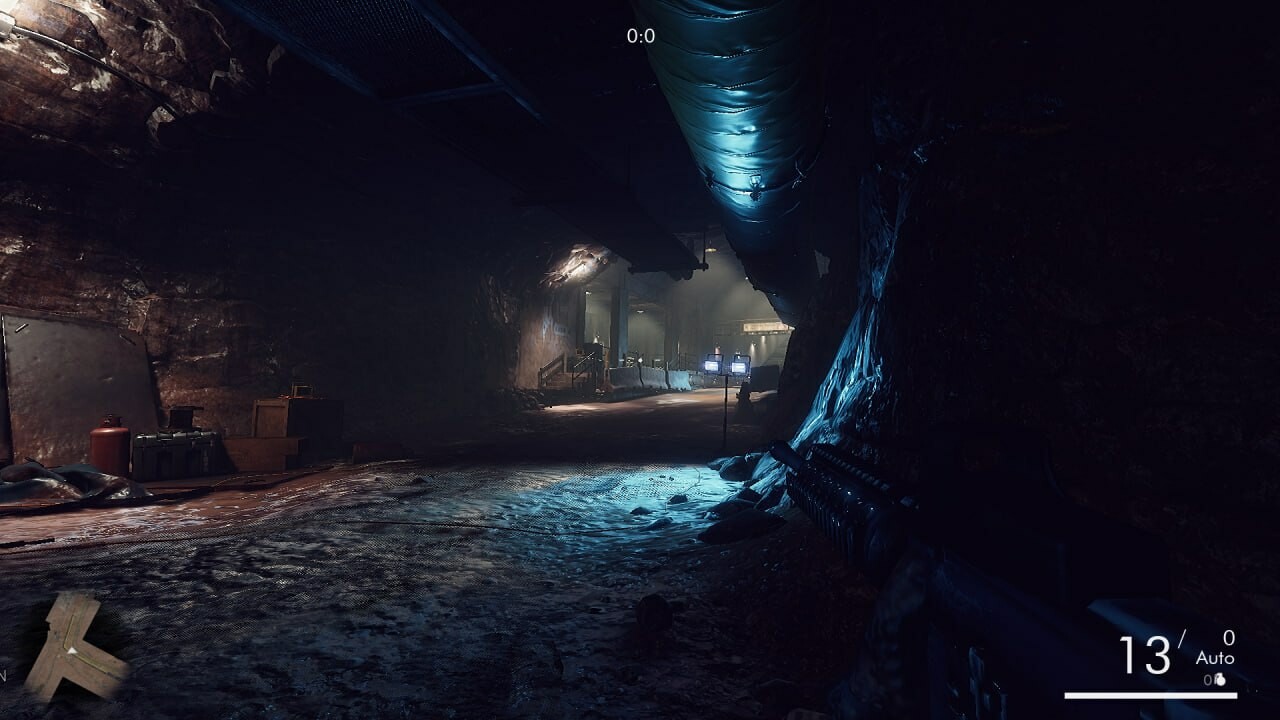1280x720 pixels.
Task: Click the reserve ammo 0 indicator
Action: pyautogui.click(x=1230, y=637)
